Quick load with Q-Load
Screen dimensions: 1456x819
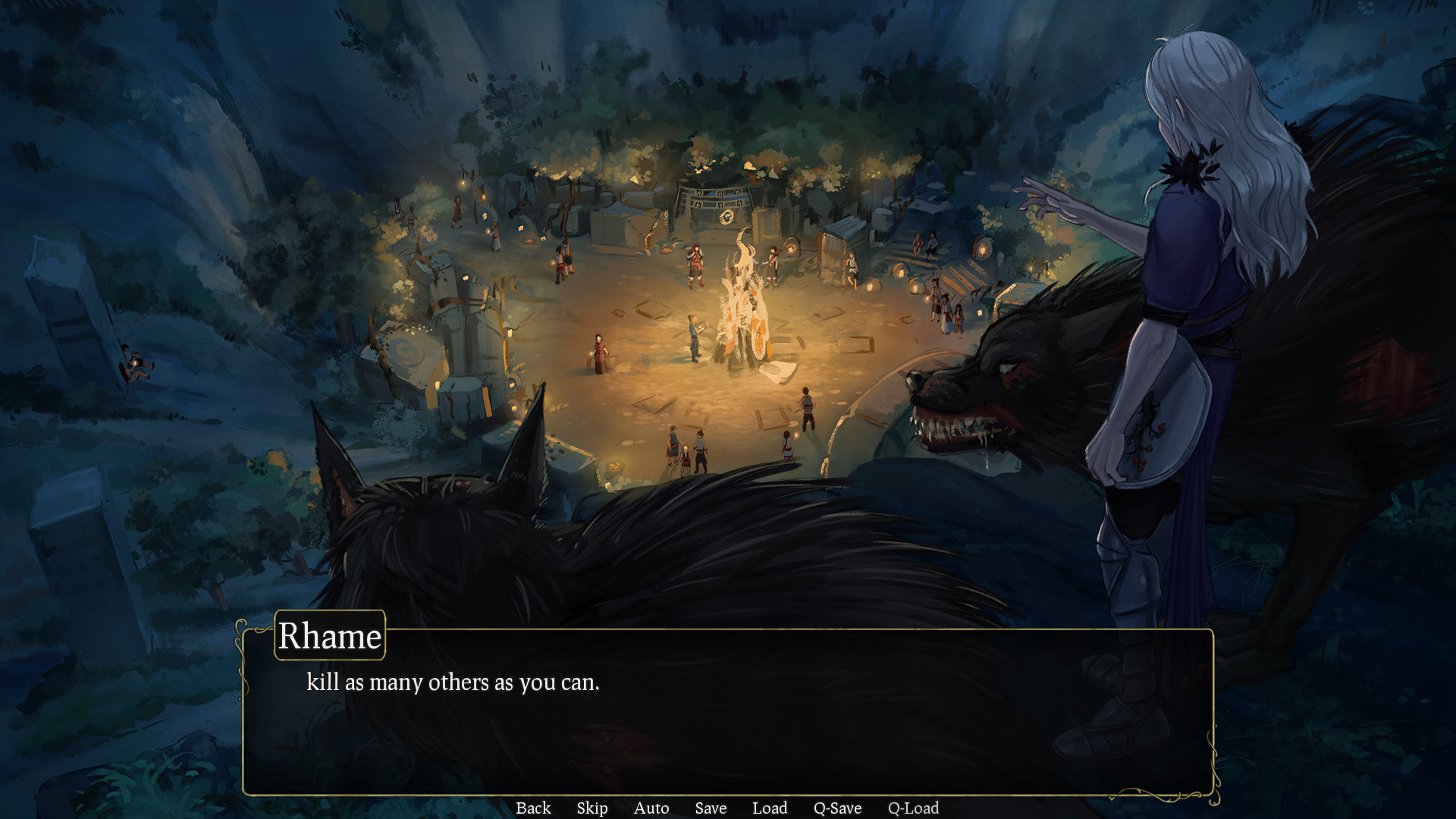click(x=913, y=808)
